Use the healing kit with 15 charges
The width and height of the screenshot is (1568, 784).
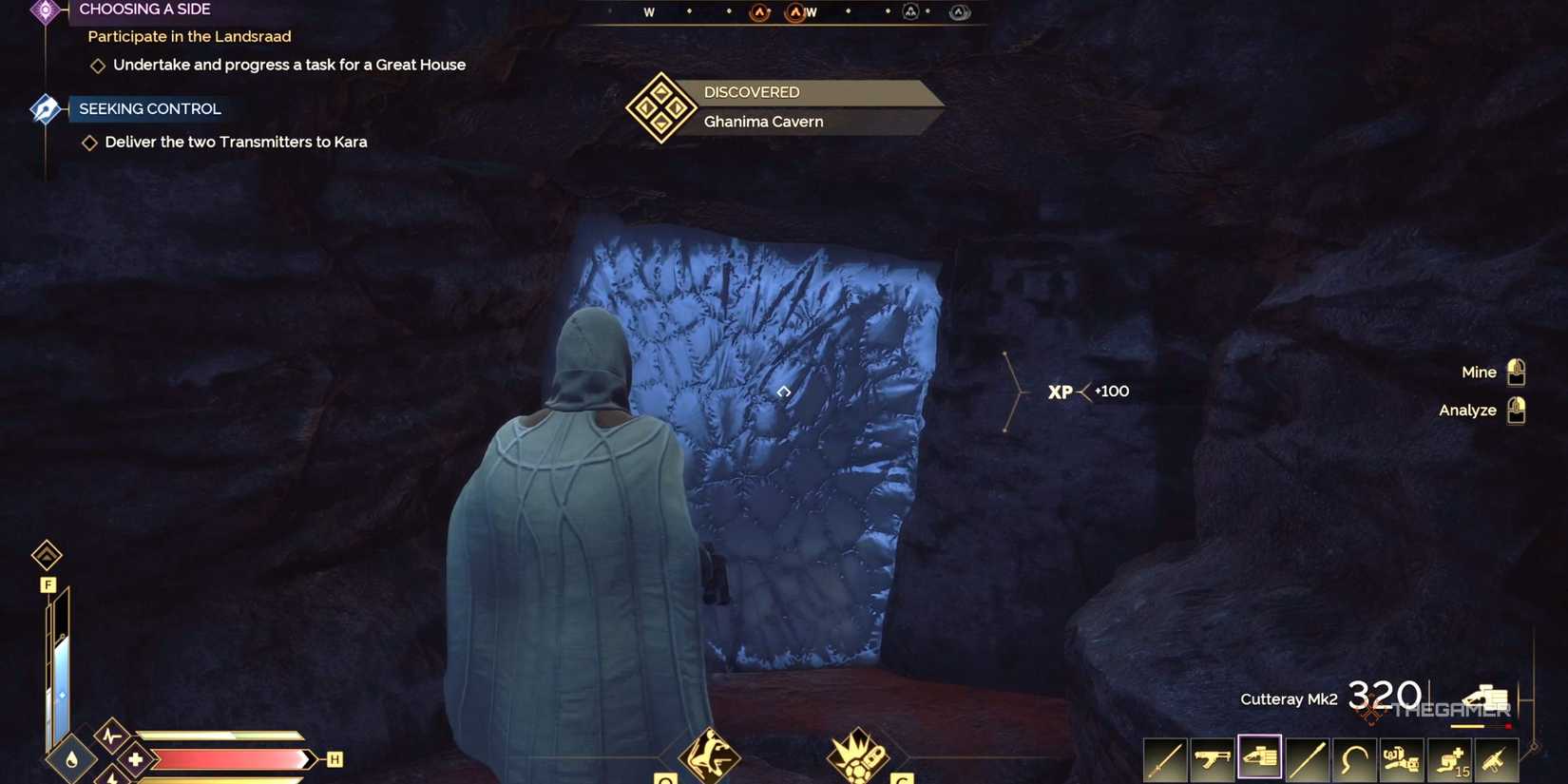click(x=1450, y=758)
